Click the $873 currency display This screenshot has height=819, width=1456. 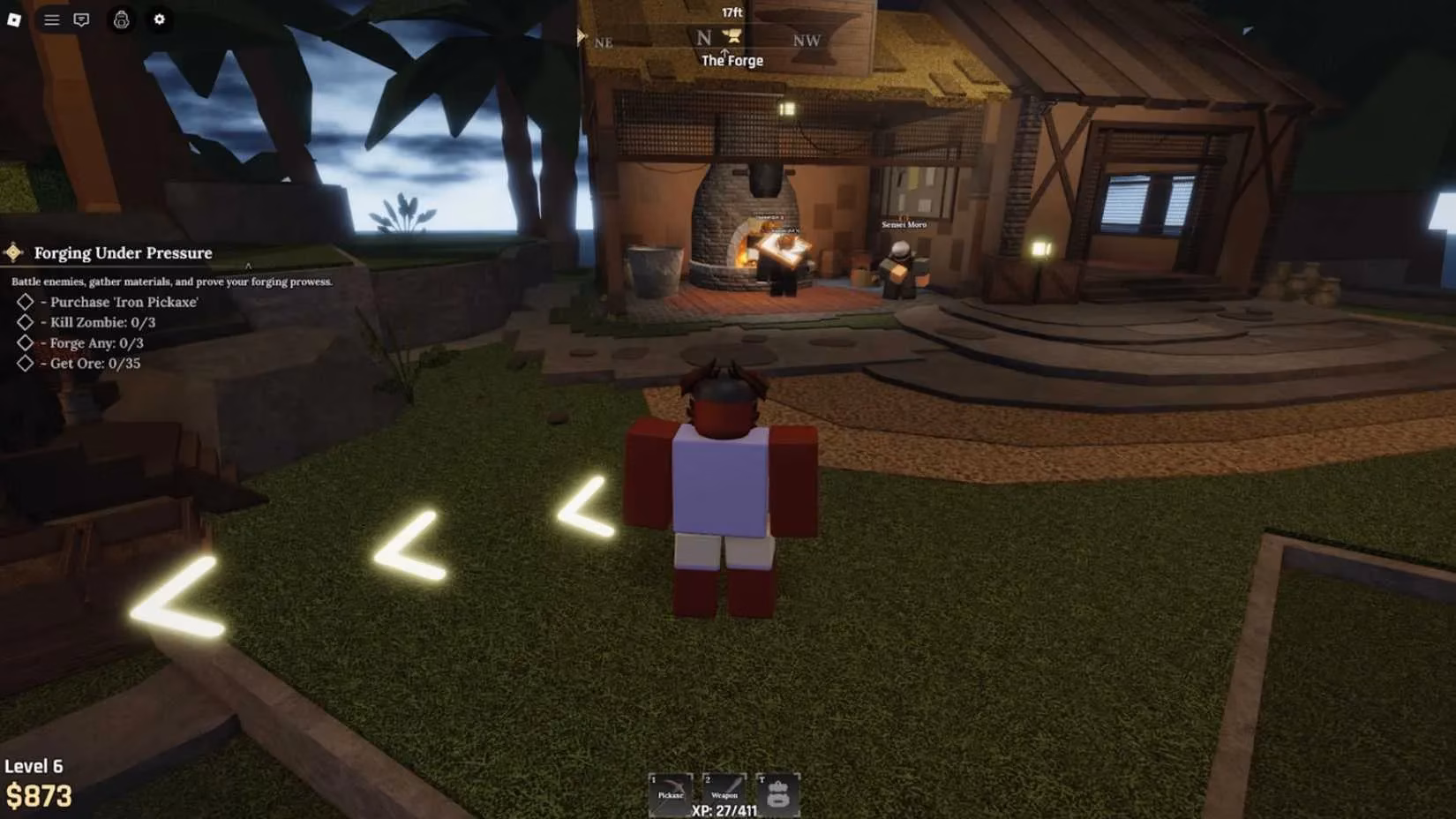tap(38, 795)
